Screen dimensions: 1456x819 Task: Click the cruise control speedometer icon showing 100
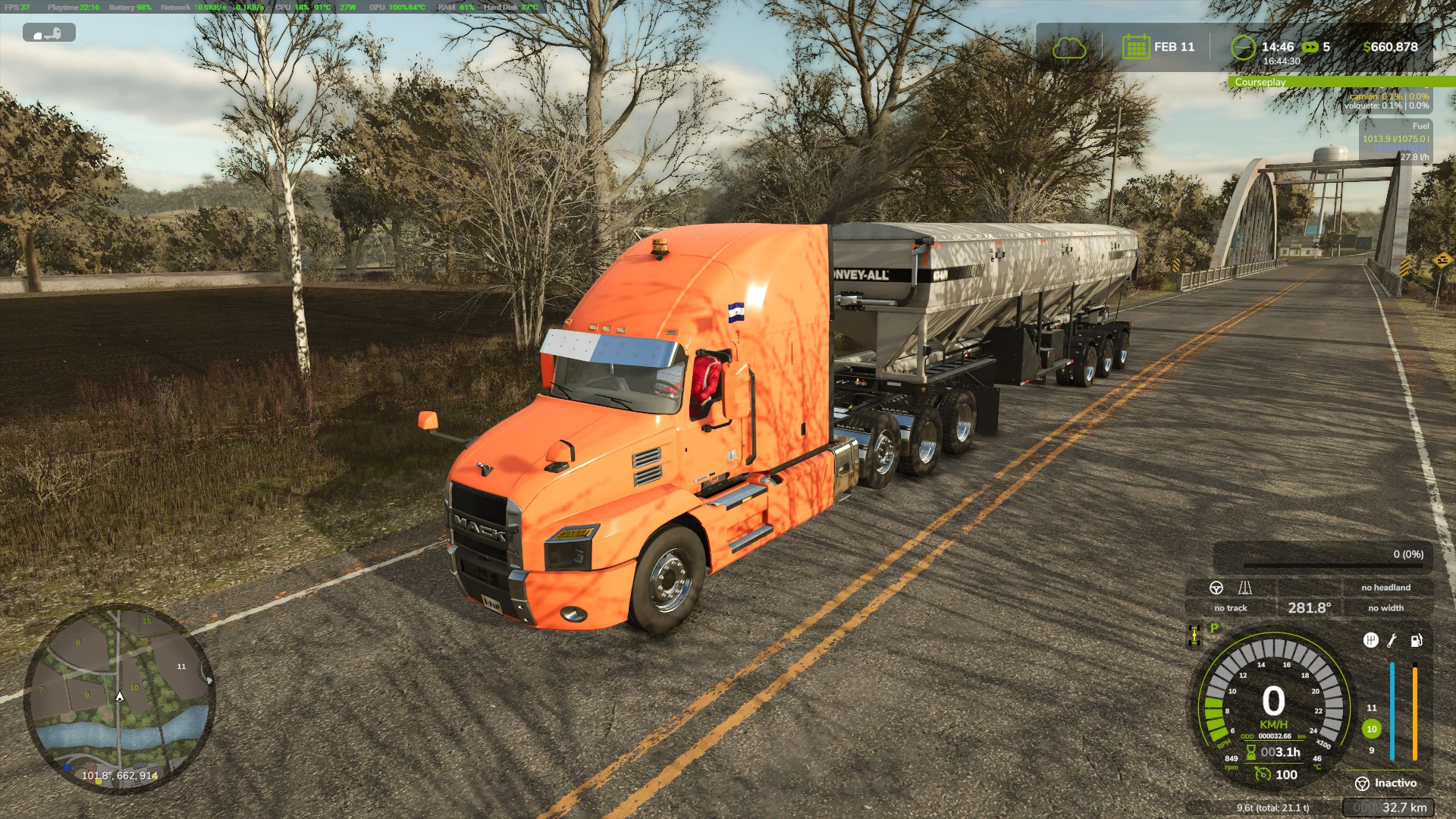tap(1263, 774)
